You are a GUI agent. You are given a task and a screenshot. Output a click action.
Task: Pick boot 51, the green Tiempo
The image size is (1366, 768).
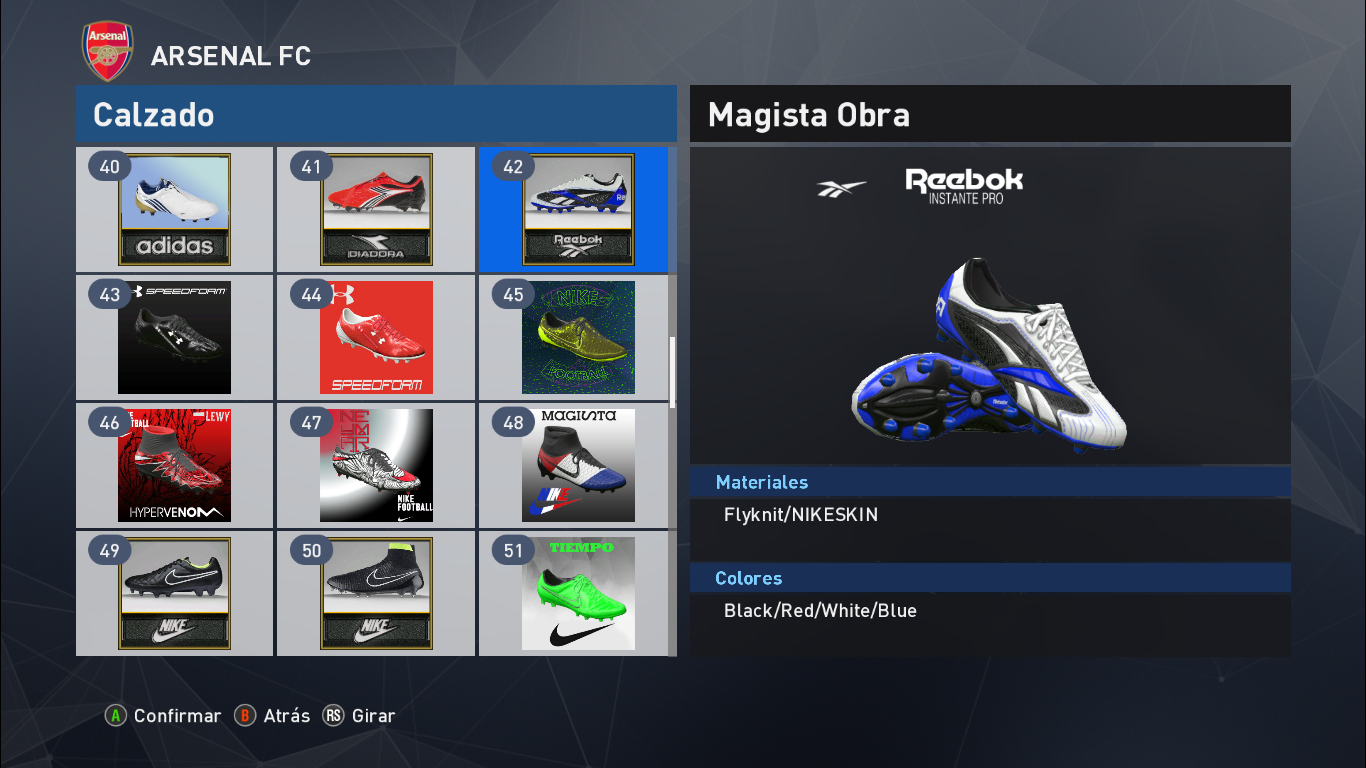tap(578, 594)
